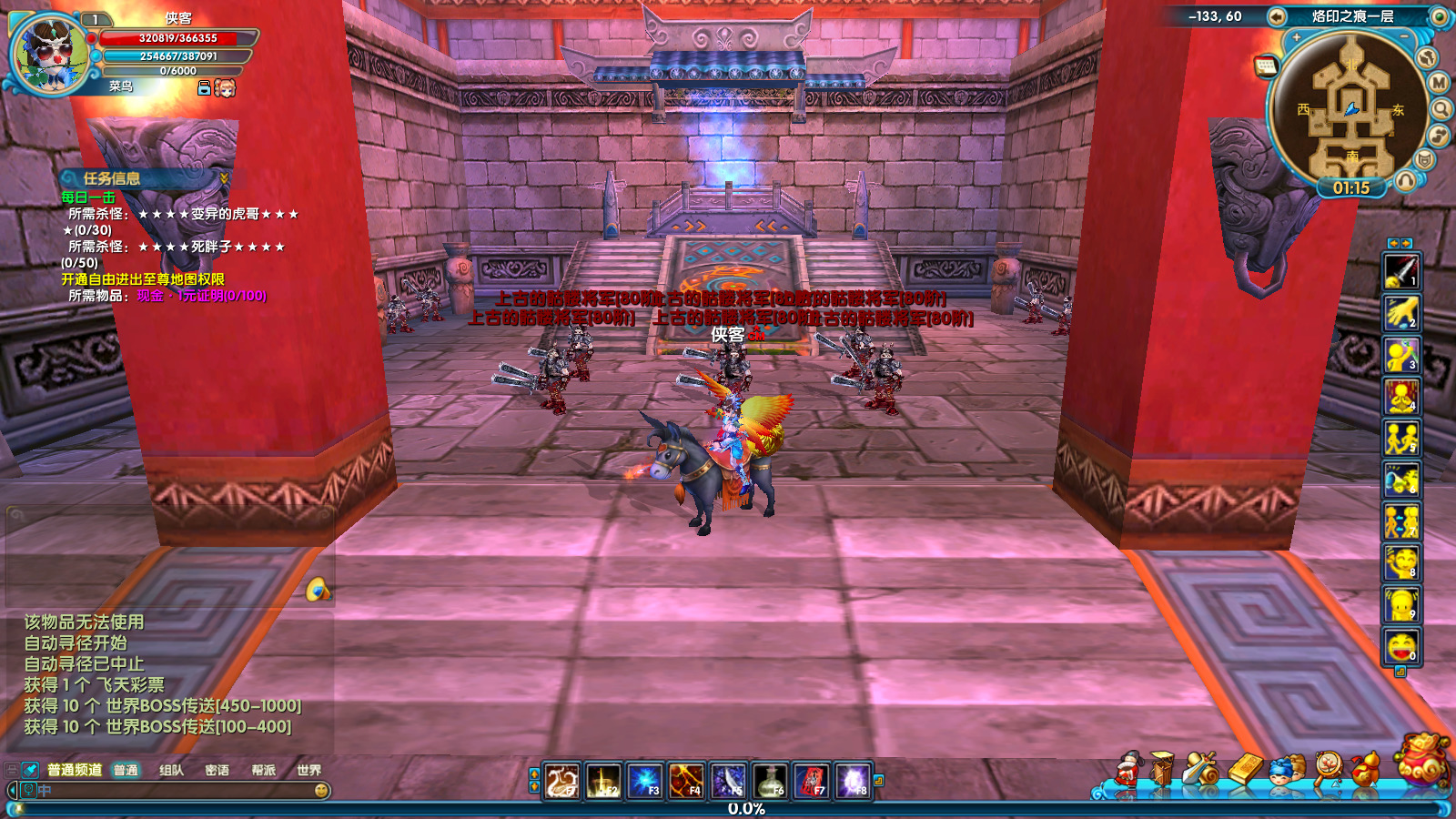Zoom in the minimap with plus button
1456x819 pixels.
[x=1296, y=37]
